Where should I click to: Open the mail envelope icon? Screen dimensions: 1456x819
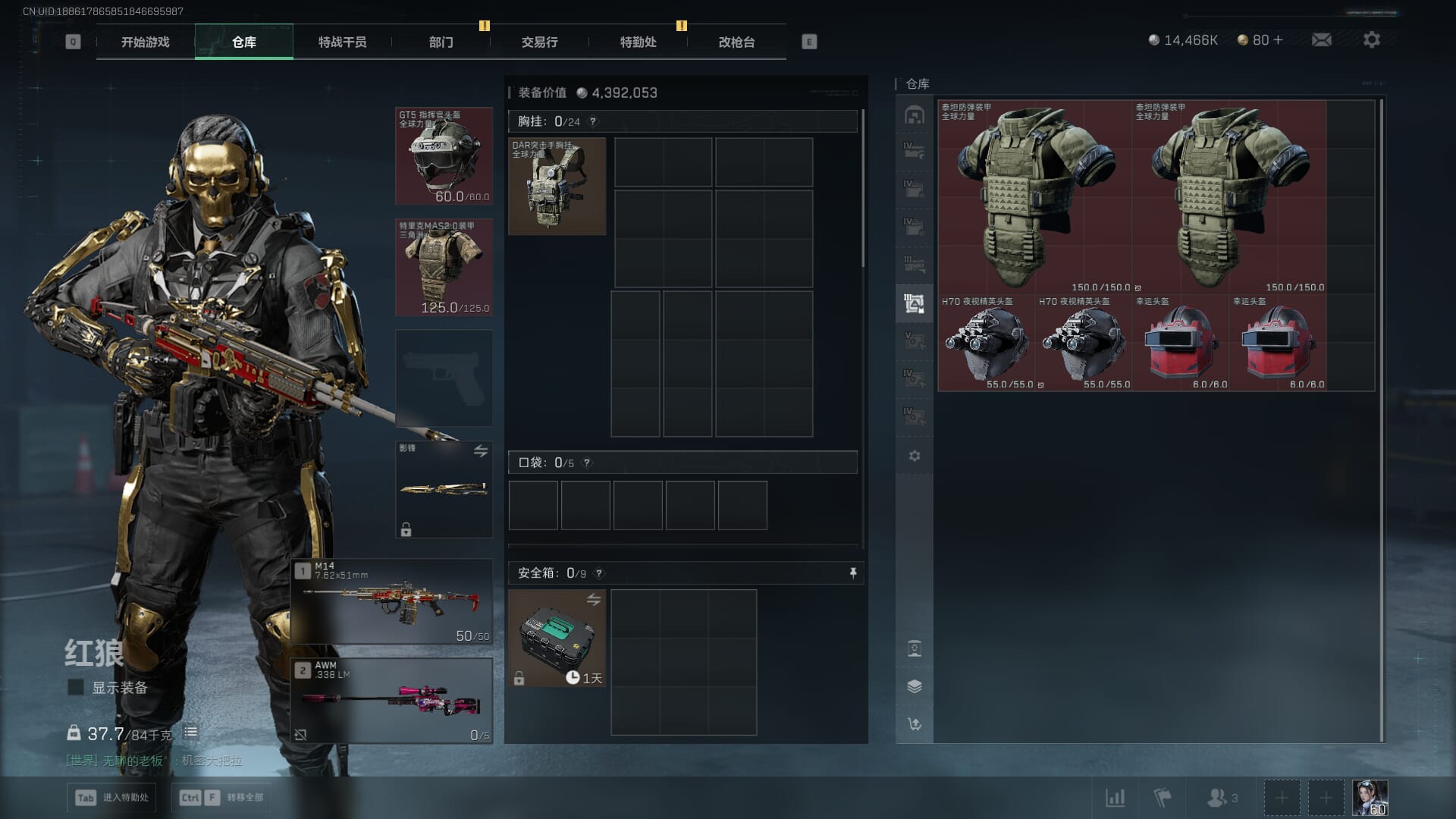point(1321,40)
